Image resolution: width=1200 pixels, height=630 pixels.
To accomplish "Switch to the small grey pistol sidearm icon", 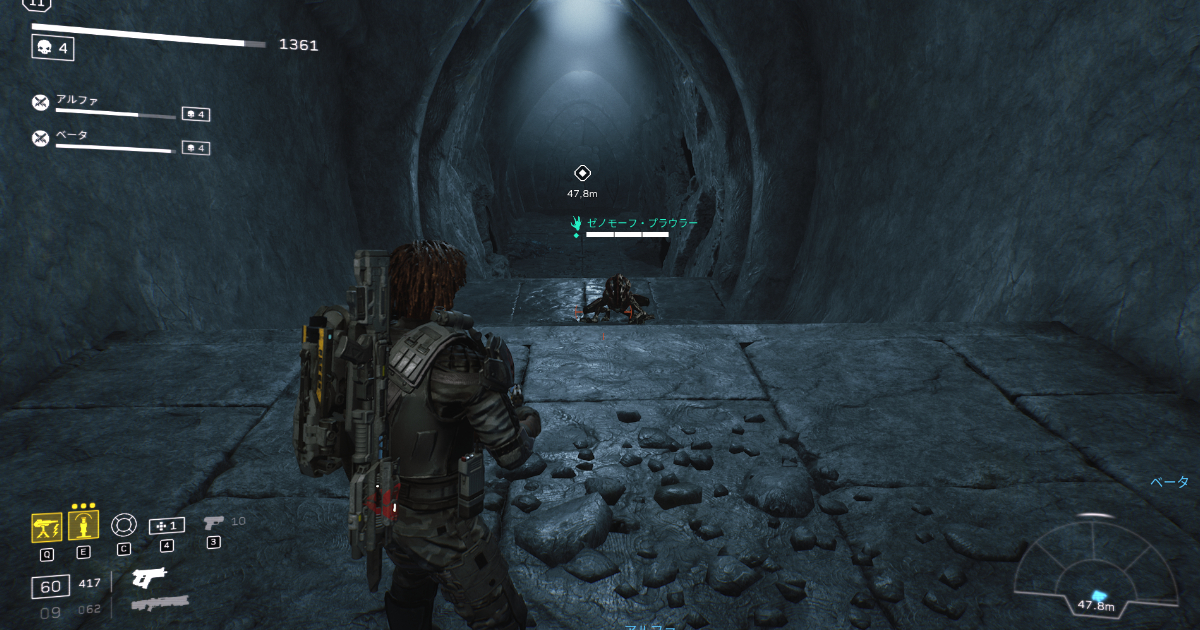I will click(x=213, y=522).
